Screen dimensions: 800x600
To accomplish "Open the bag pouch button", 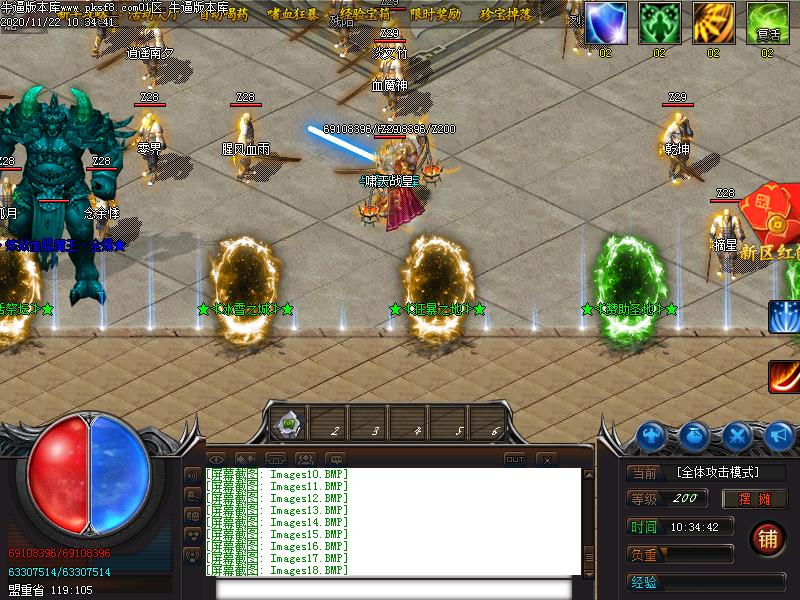I will point(696,436).
